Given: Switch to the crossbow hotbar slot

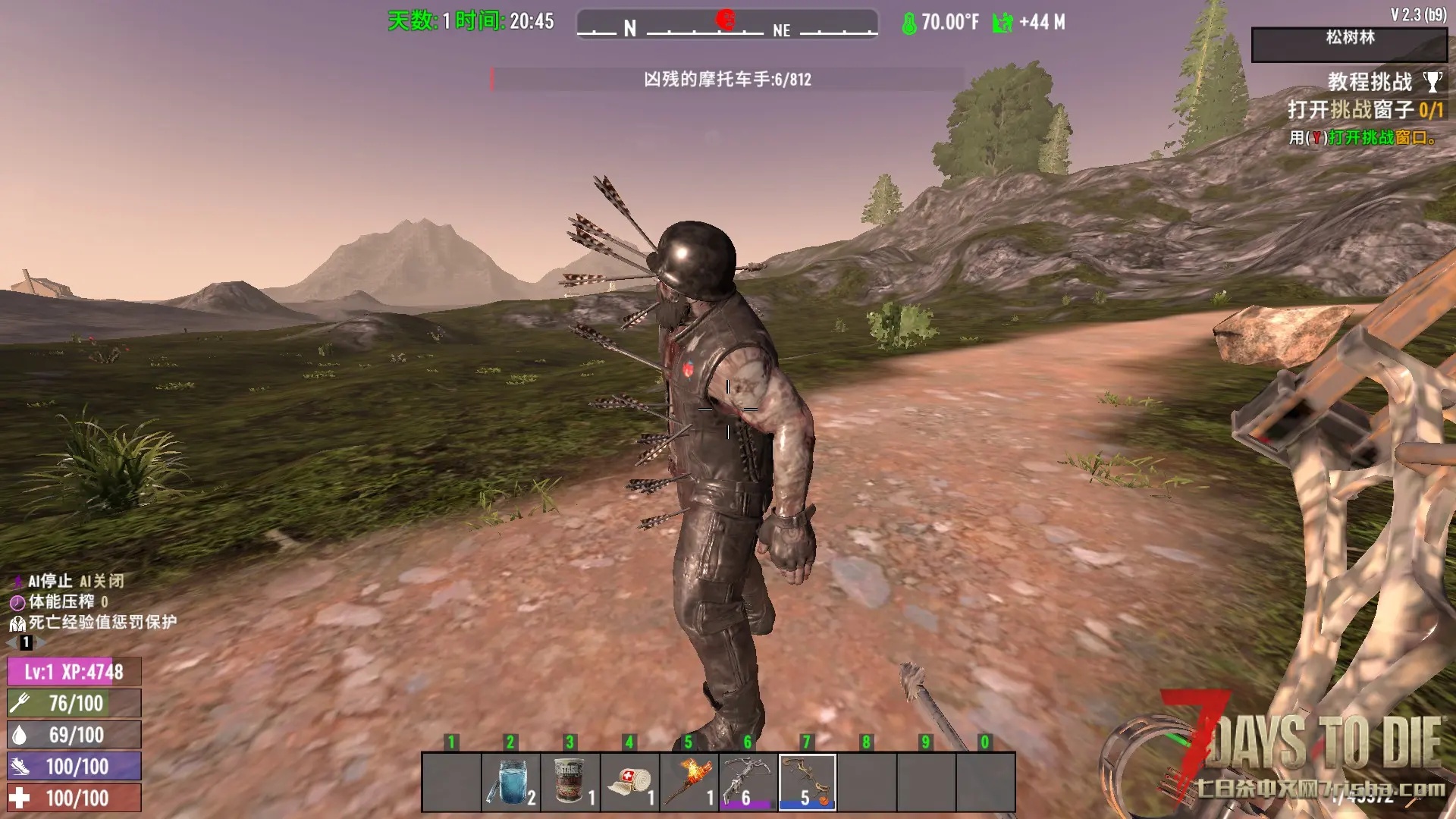Looking at the screenshot, I should tap(748, 782).
